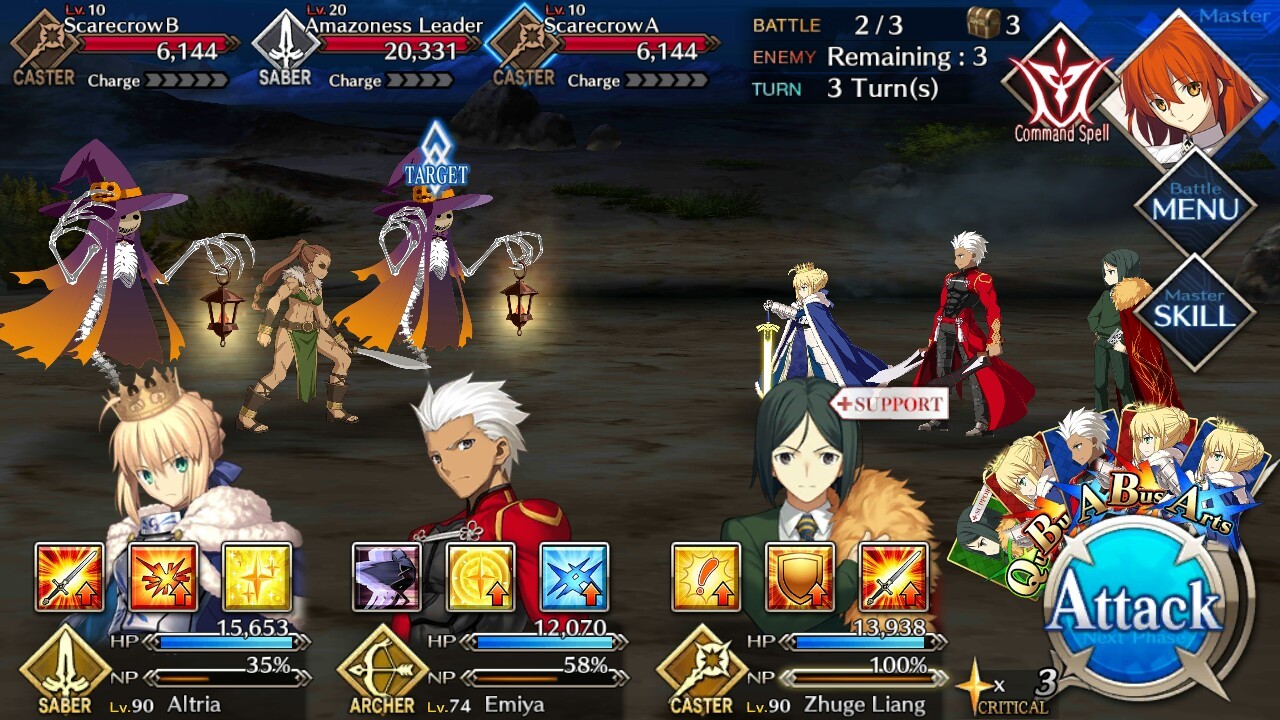Select Emiya's Archer class emblem
Screen dimensions: 1280x720
(x=382, y=672)
